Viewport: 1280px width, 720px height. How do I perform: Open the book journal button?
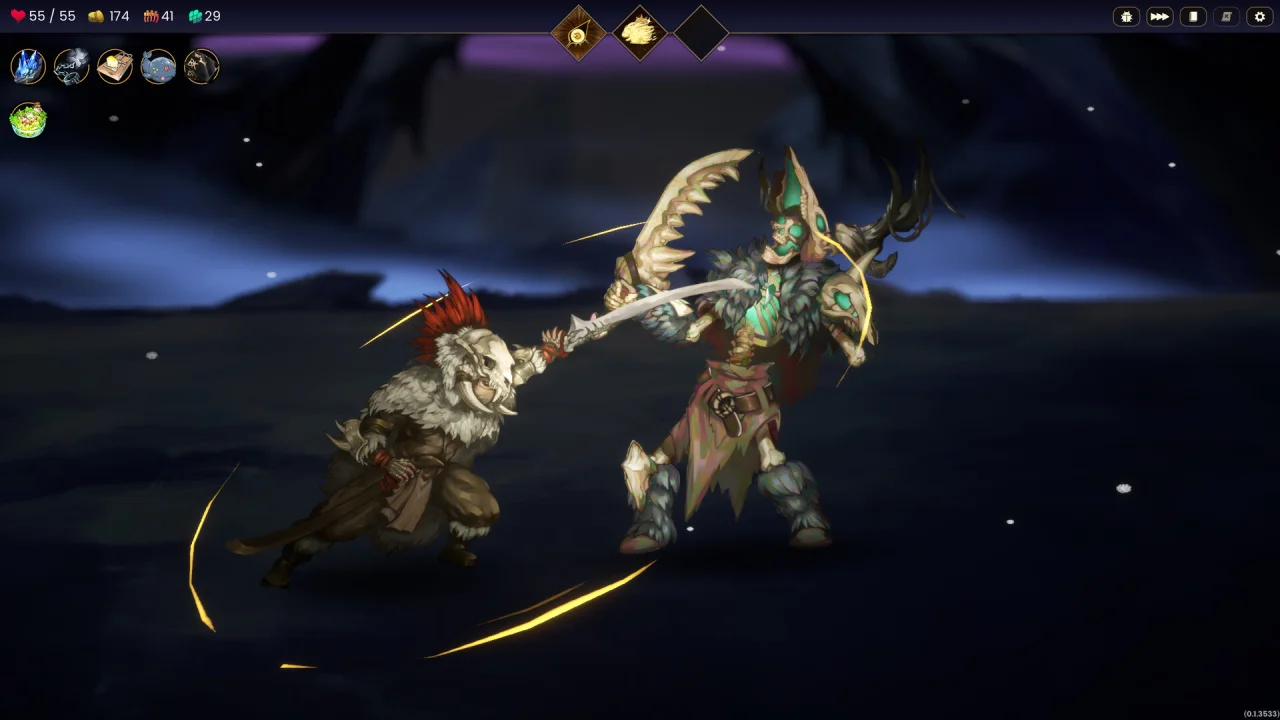[x=1193, y=17]
